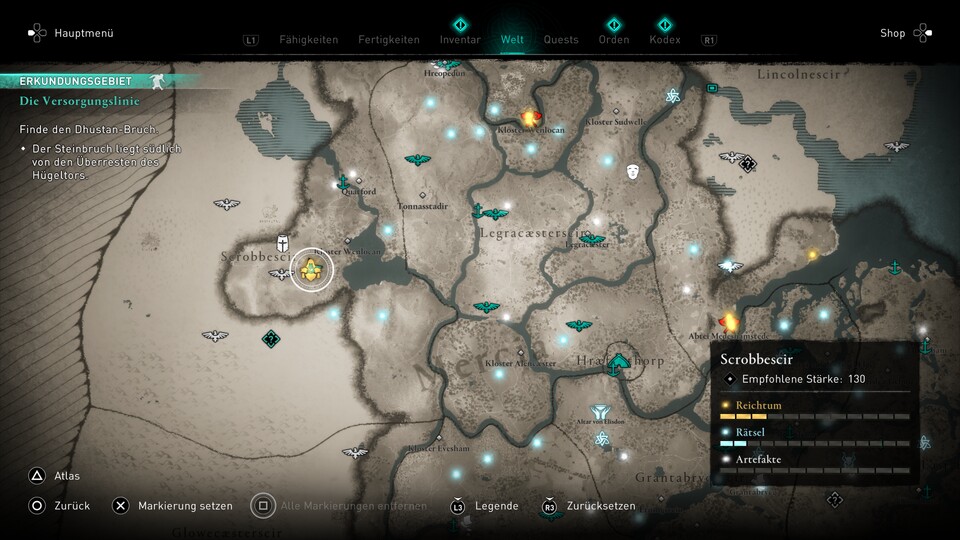Select the circled yellow quest marker in Scrobbescir

312,269
